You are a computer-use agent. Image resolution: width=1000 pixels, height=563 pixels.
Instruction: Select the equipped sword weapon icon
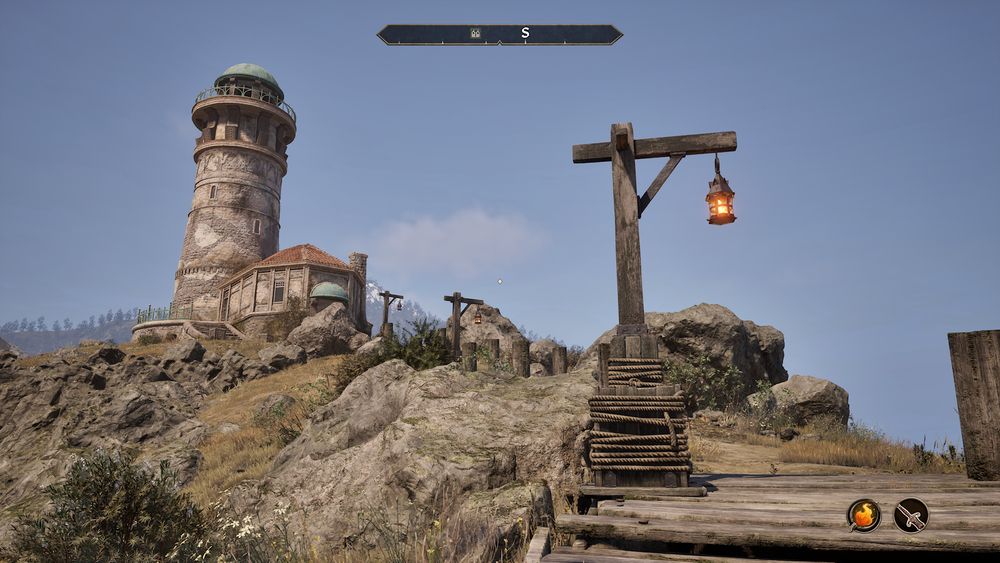[x=911, y=515]
